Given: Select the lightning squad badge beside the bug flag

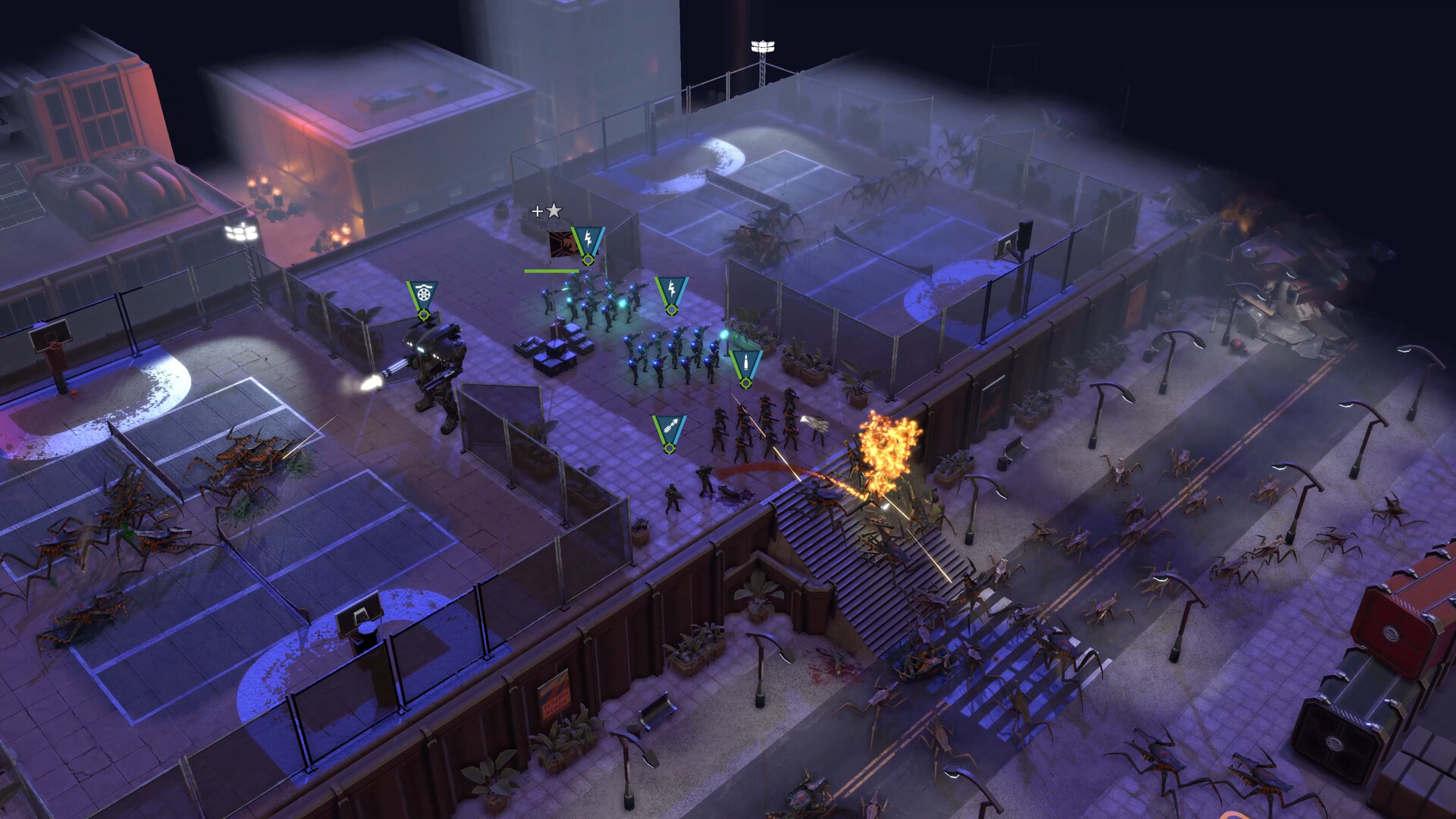Looking at the screenshot, I should point(588,242).
